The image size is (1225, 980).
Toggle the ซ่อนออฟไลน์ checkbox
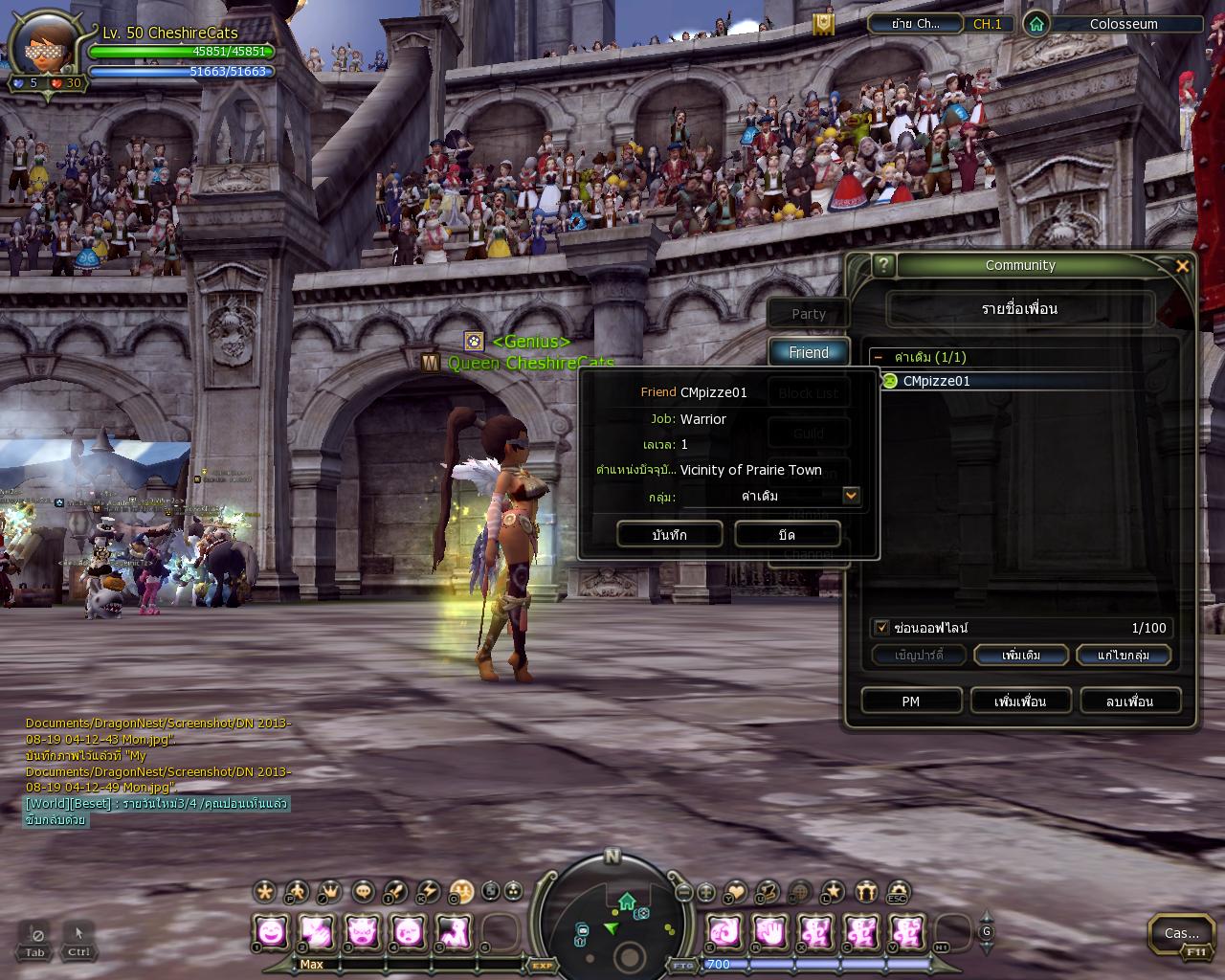coord(882,628)
